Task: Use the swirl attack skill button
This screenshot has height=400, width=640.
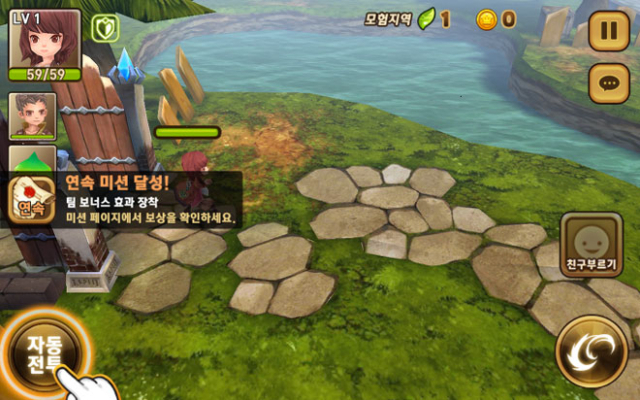Action: coord(591,349)
